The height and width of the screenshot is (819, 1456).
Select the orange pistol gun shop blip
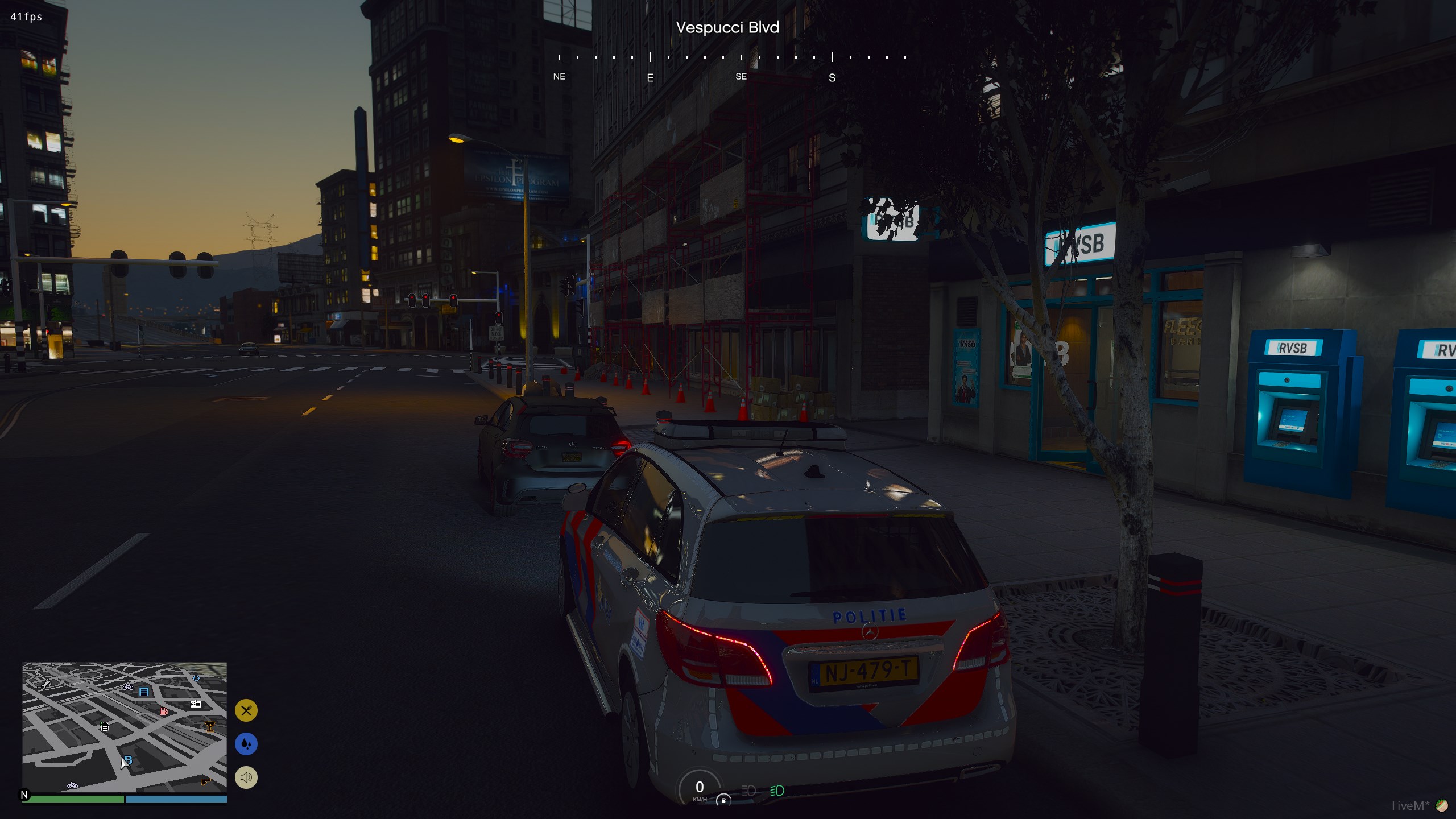tap(206, 781)
